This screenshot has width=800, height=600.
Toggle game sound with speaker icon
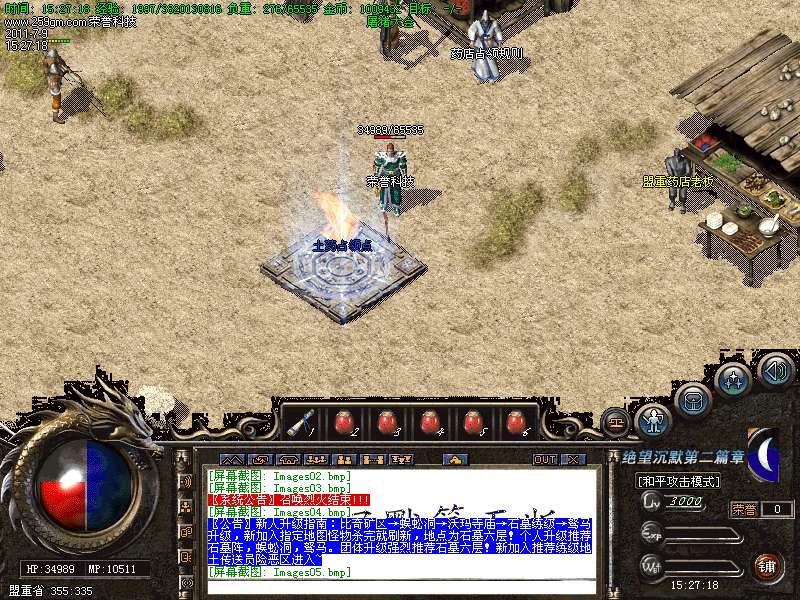click(776, 370)
